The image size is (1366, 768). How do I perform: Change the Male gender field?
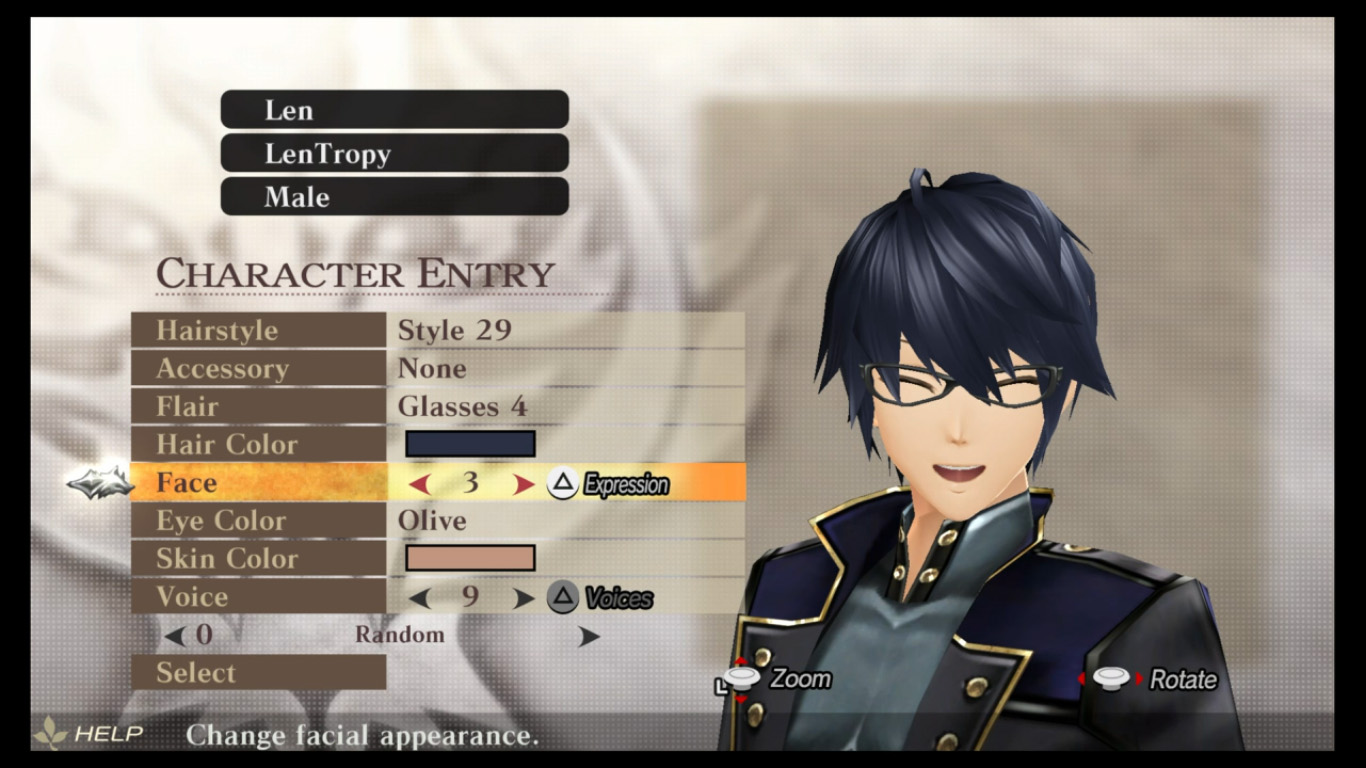394,197
